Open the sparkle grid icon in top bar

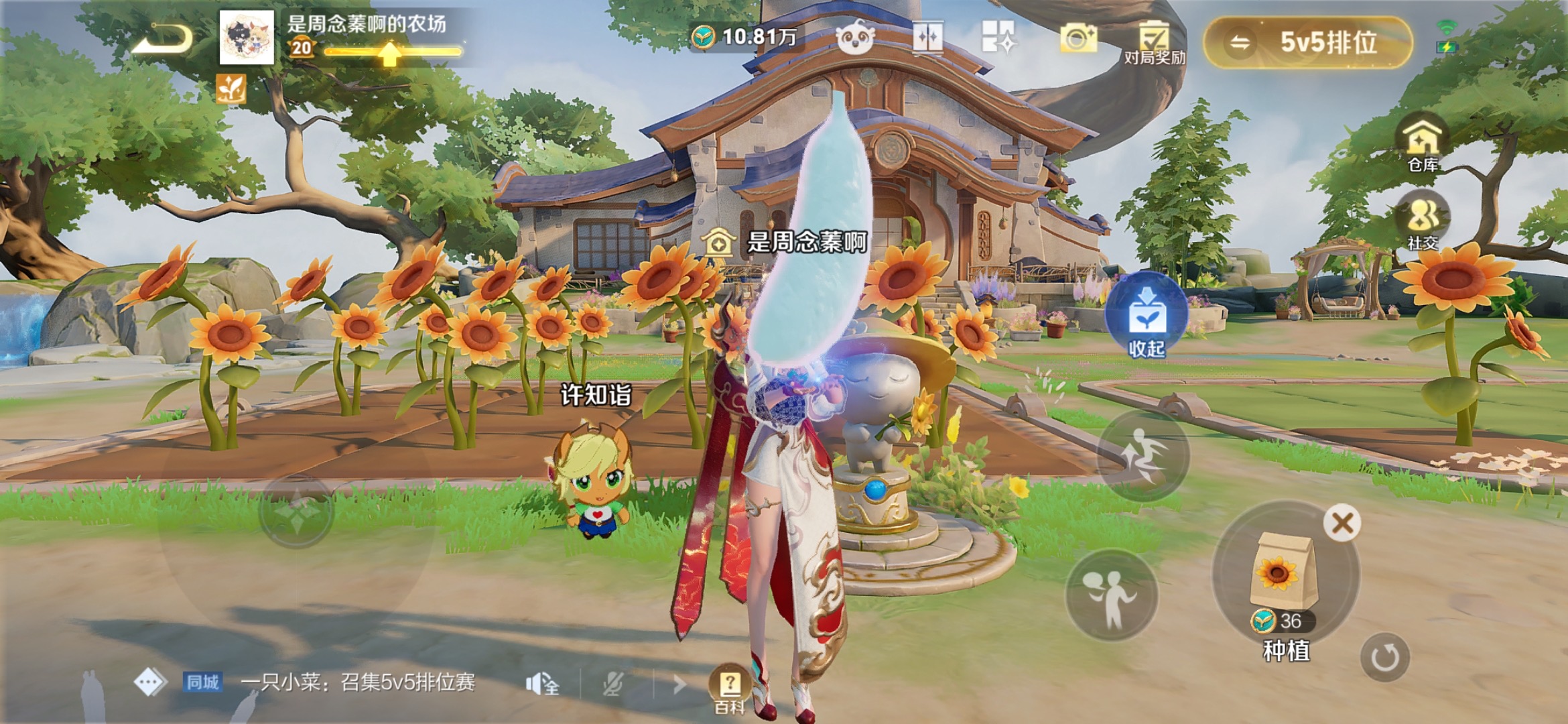998,36
